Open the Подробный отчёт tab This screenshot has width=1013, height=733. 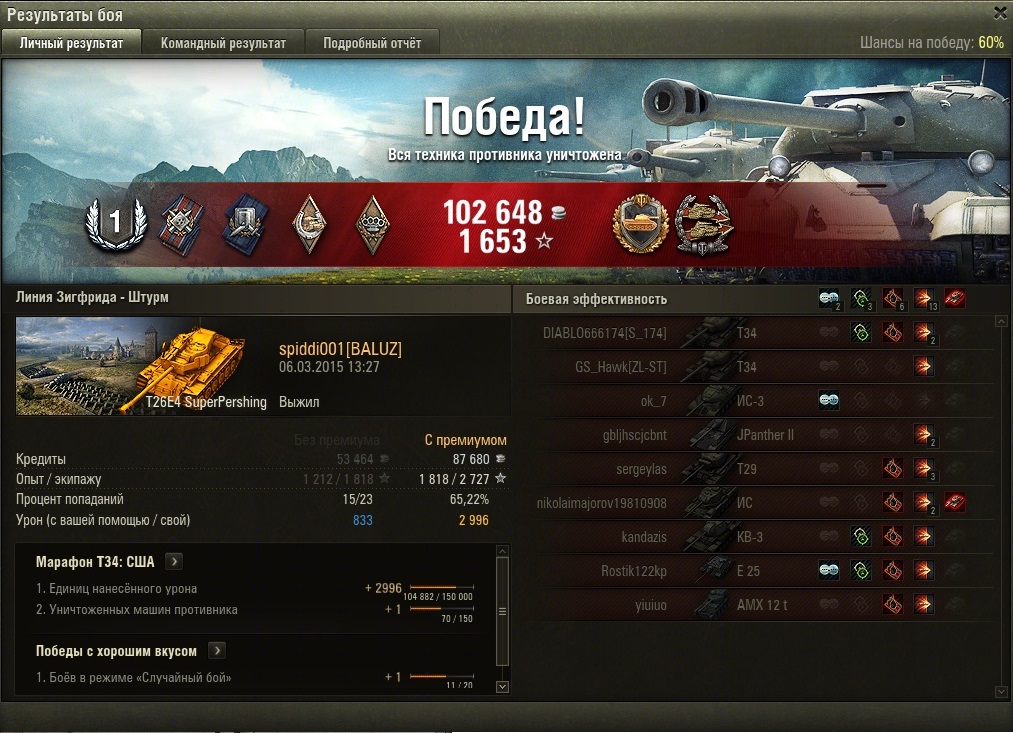[372, 43]
